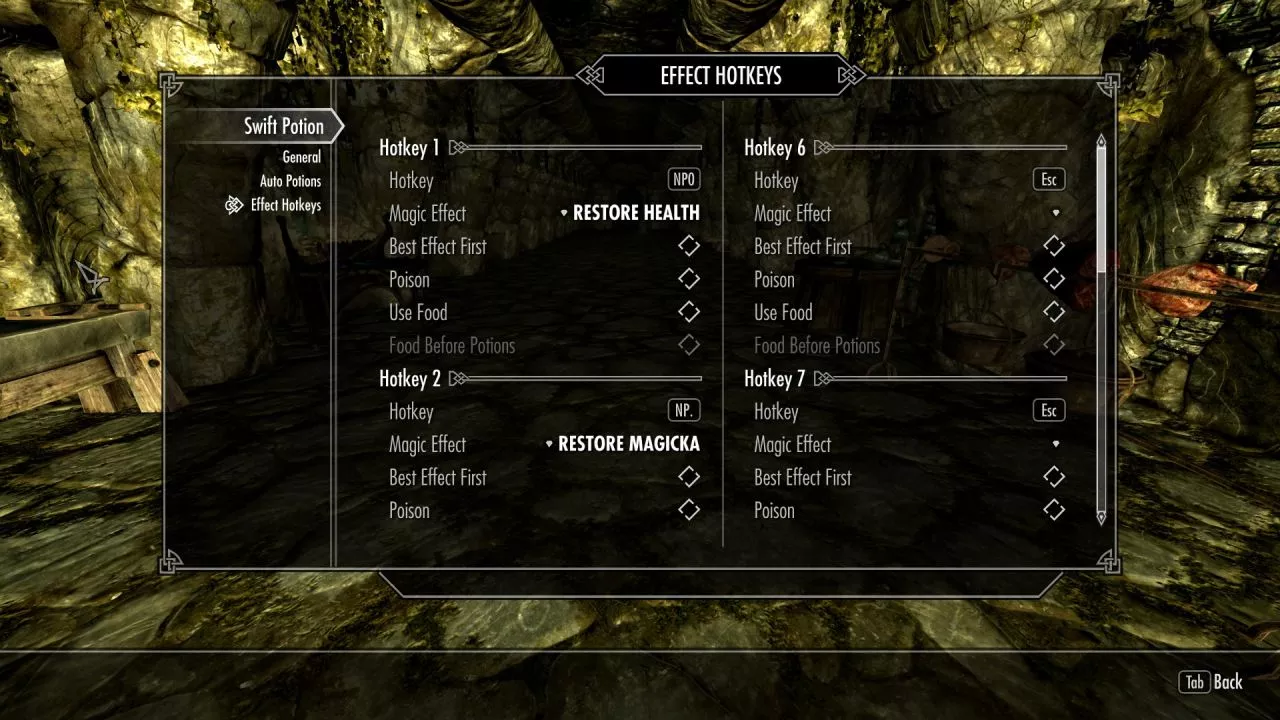The height and width of the screenshot is (720, 1280).
Task: Choose a magic effect for Hotkey 7
Action: (1055, 444)
